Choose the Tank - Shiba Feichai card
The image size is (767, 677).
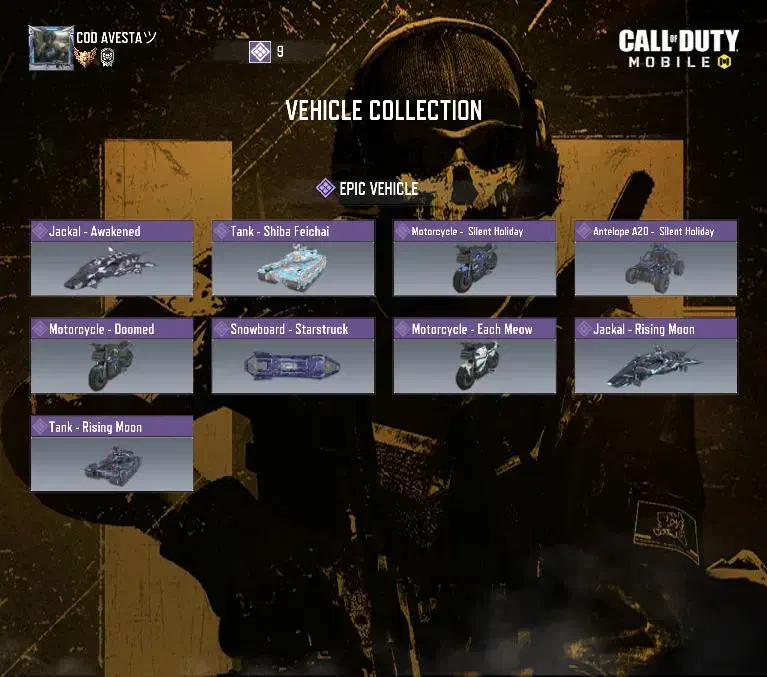point(293,259)
